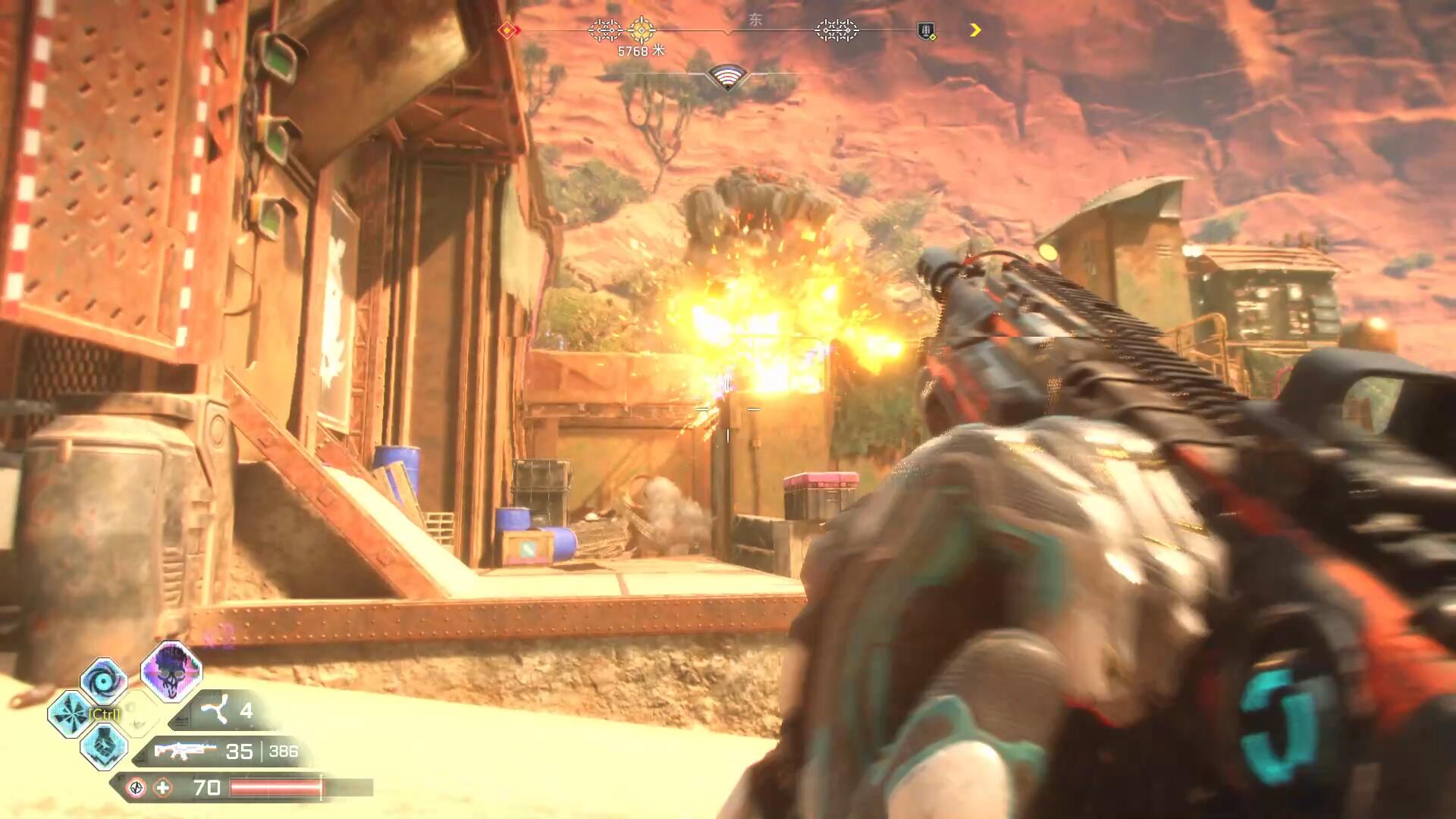Use the health infusion plus icon
This screenshot has width=1456, height=819.
coord(163,788)
